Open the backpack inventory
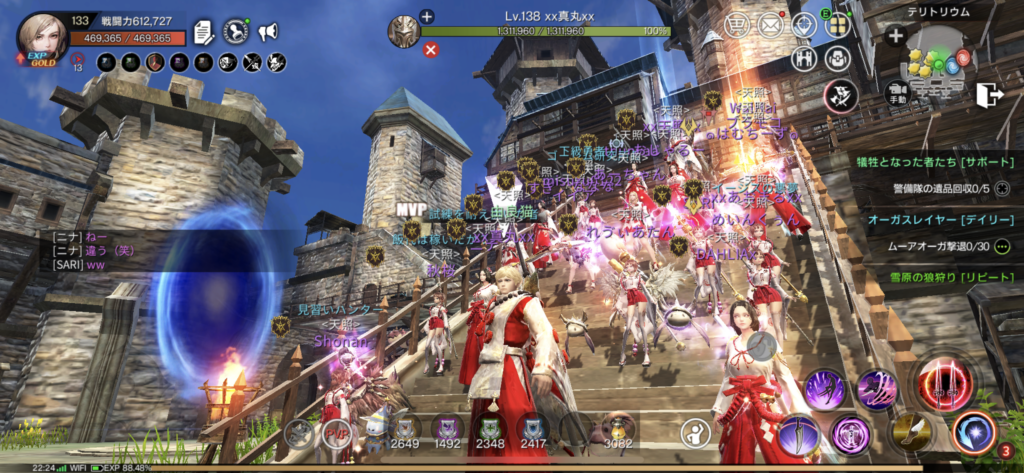The image size is (1024, 473). 836,58
